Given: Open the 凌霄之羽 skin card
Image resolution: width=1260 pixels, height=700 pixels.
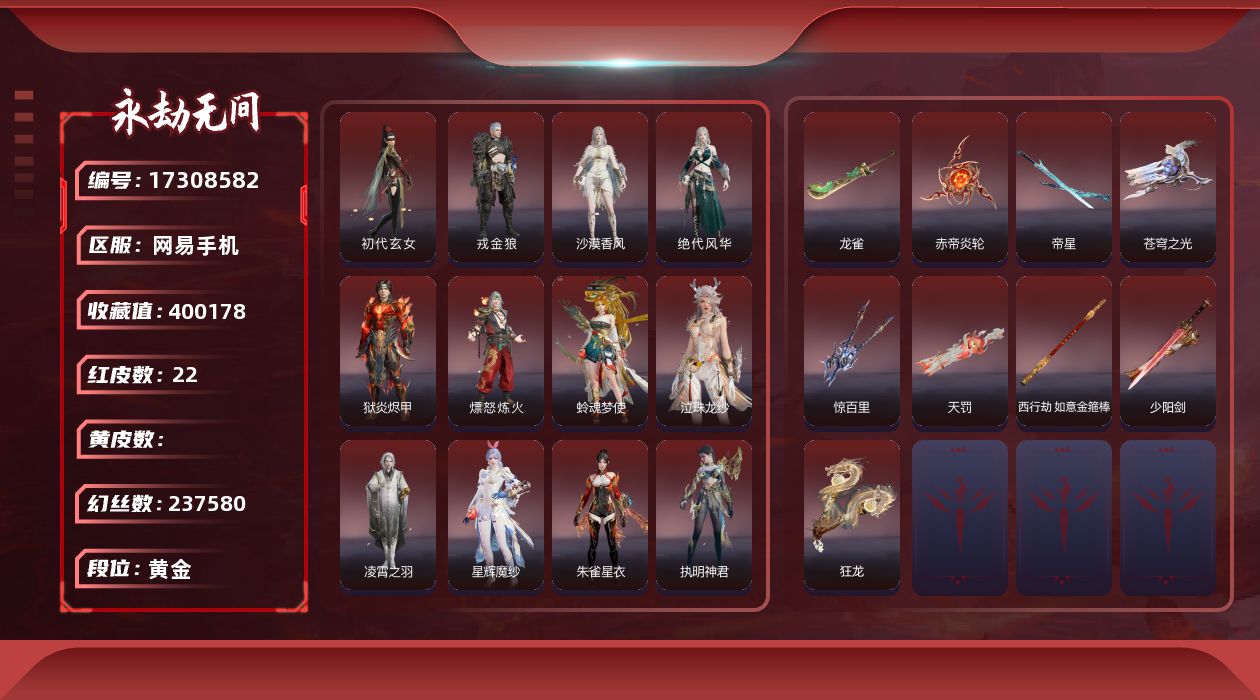Looking at the screenshot, I should pyautogui.click(x=388, y=515).
